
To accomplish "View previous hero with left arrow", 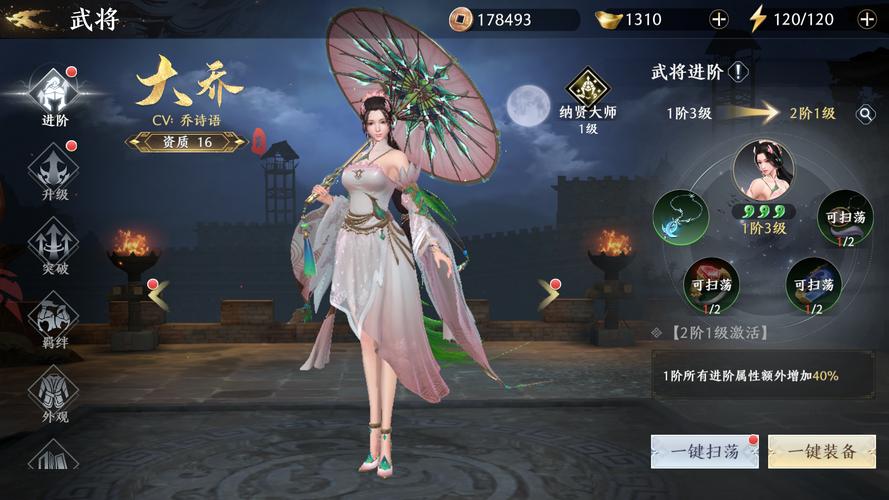I will pyautogui.click(x=159, y=294).
